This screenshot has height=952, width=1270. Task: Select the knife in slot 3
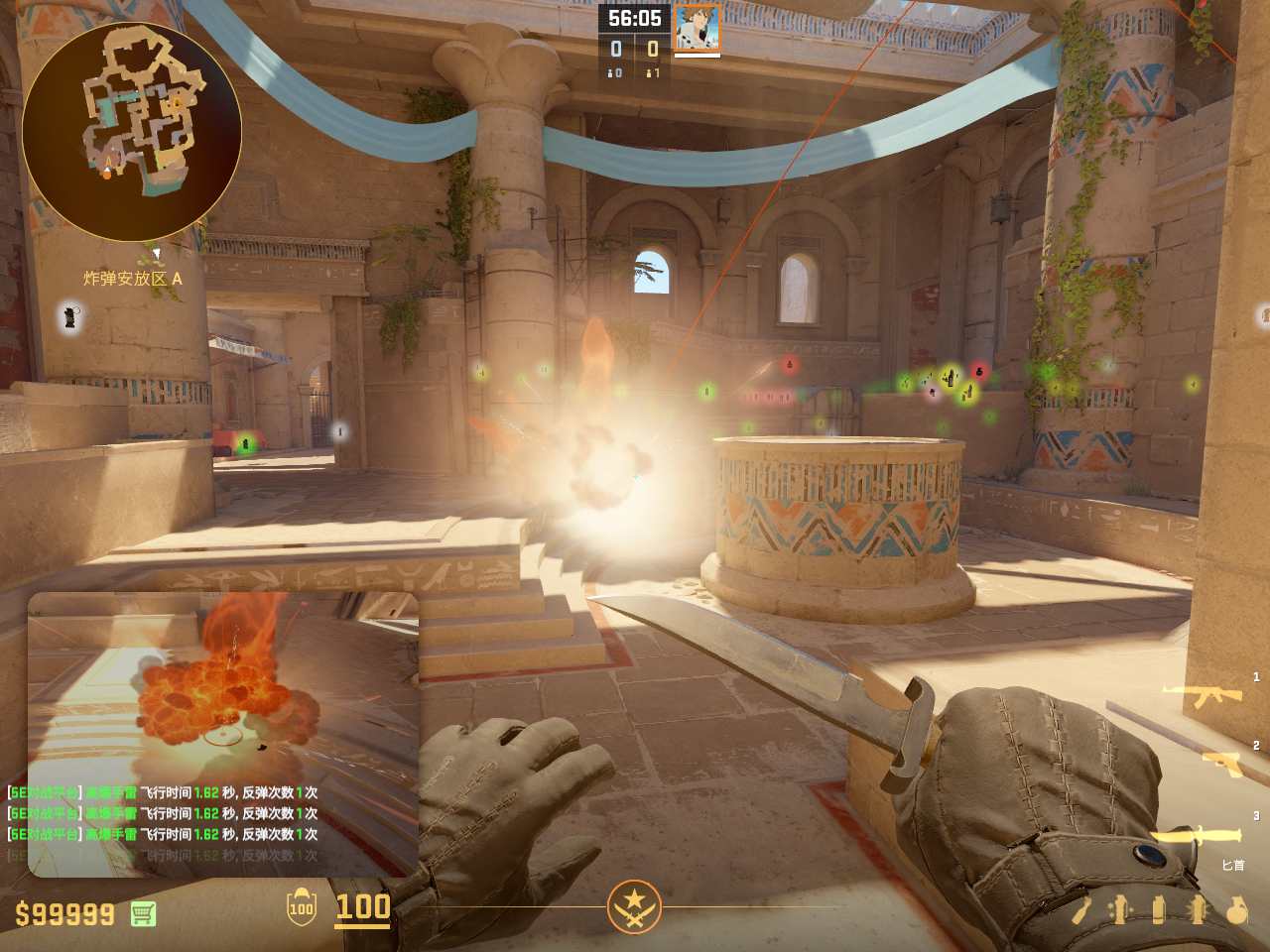pos(1195,836)
